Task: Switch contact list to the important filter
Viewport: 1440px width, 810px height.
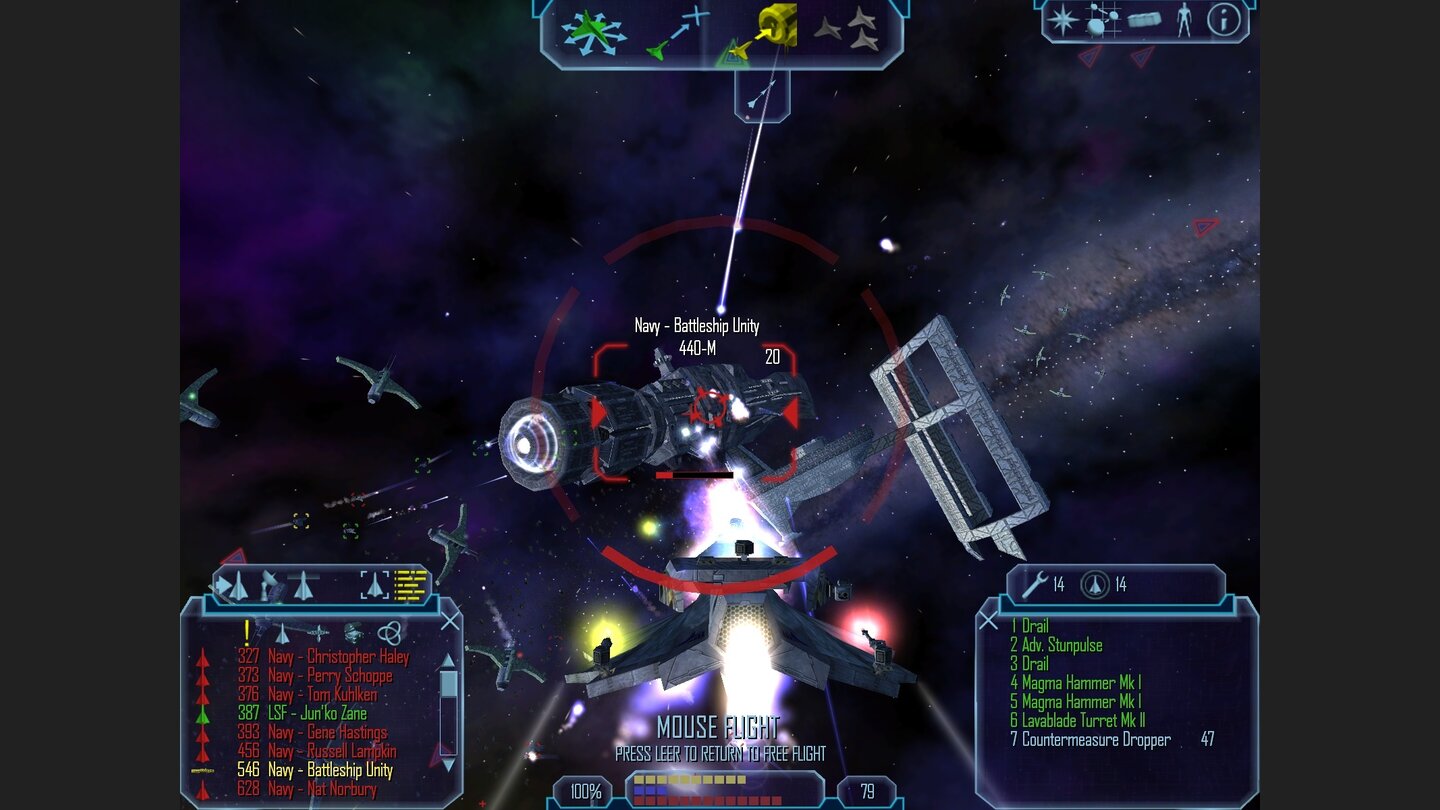Action: [x=246, y=632]
